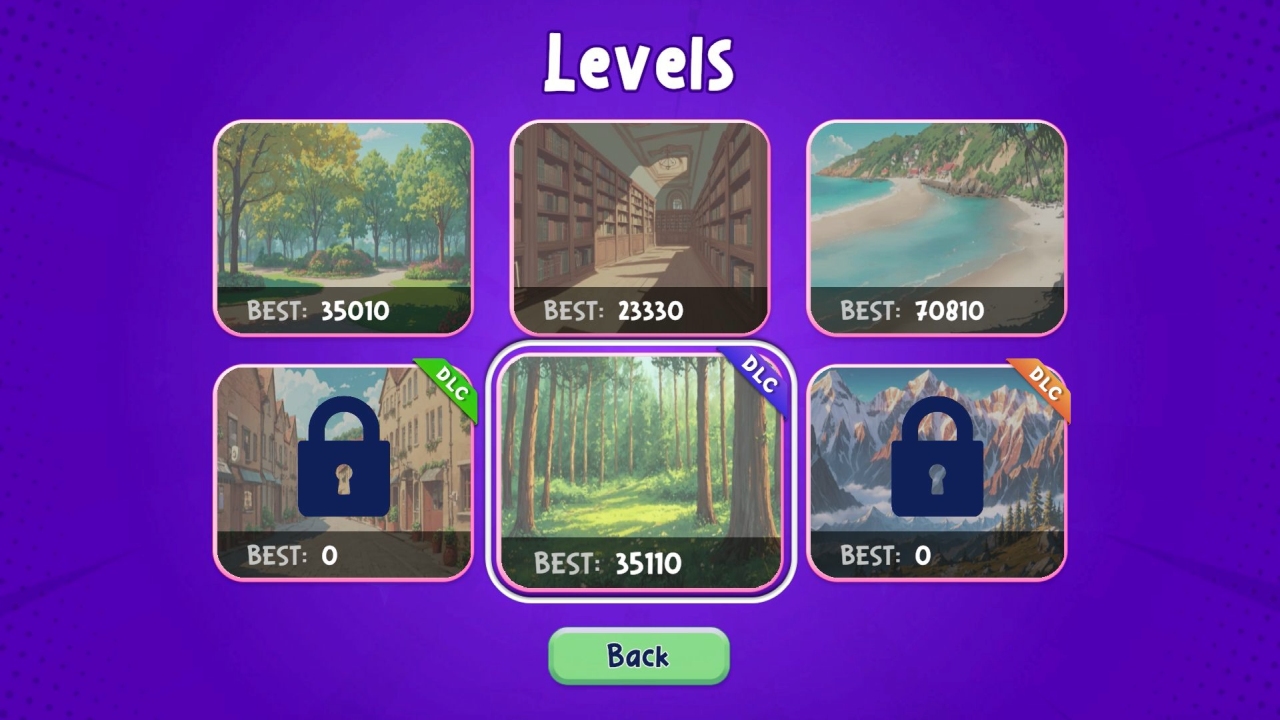1280x720 pixels.
Task: Click the Levels title text
Action: pyautogui.click(x=639, y=60)
